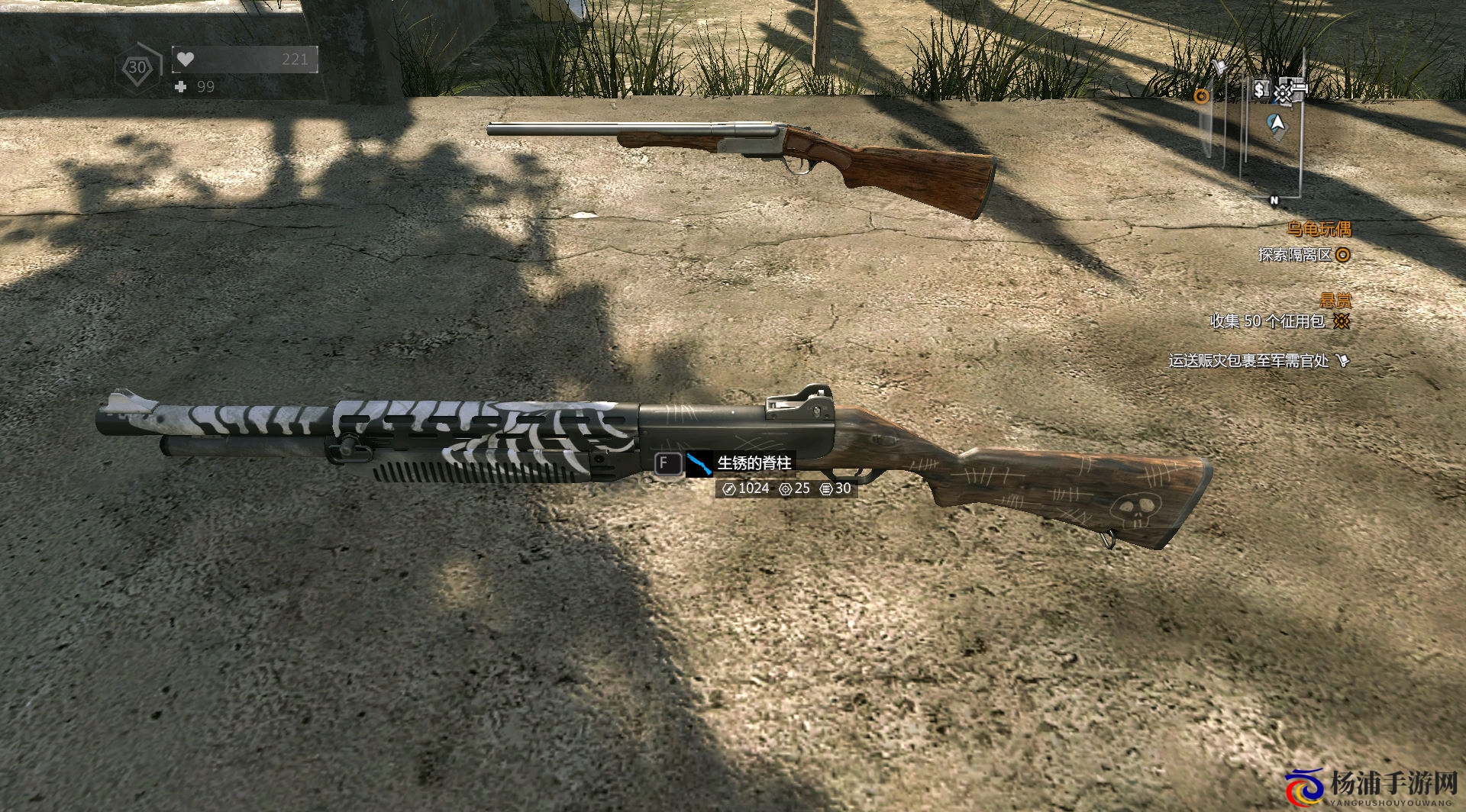Image resolution: width=1466 pixels, height=812 pixels.
Task: Click the blue shotgun icon beside 生锈的脊柱
Action: point(699,463)
